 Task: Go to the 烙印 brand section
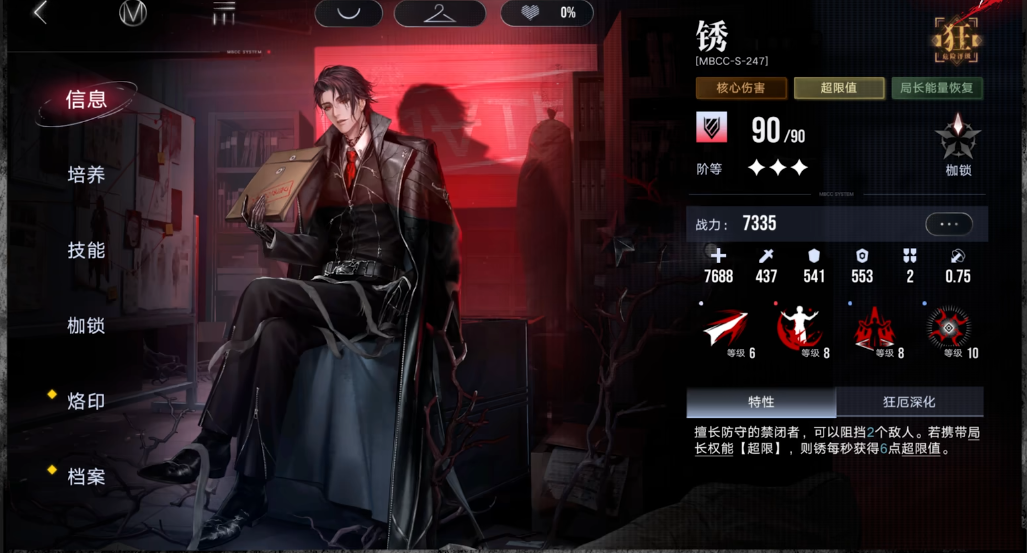tap(86, 401)
